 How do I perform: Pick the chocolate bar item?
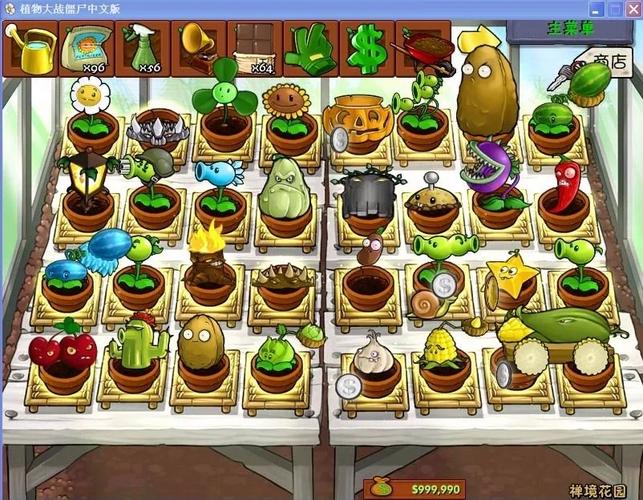(x=254, y=50)
